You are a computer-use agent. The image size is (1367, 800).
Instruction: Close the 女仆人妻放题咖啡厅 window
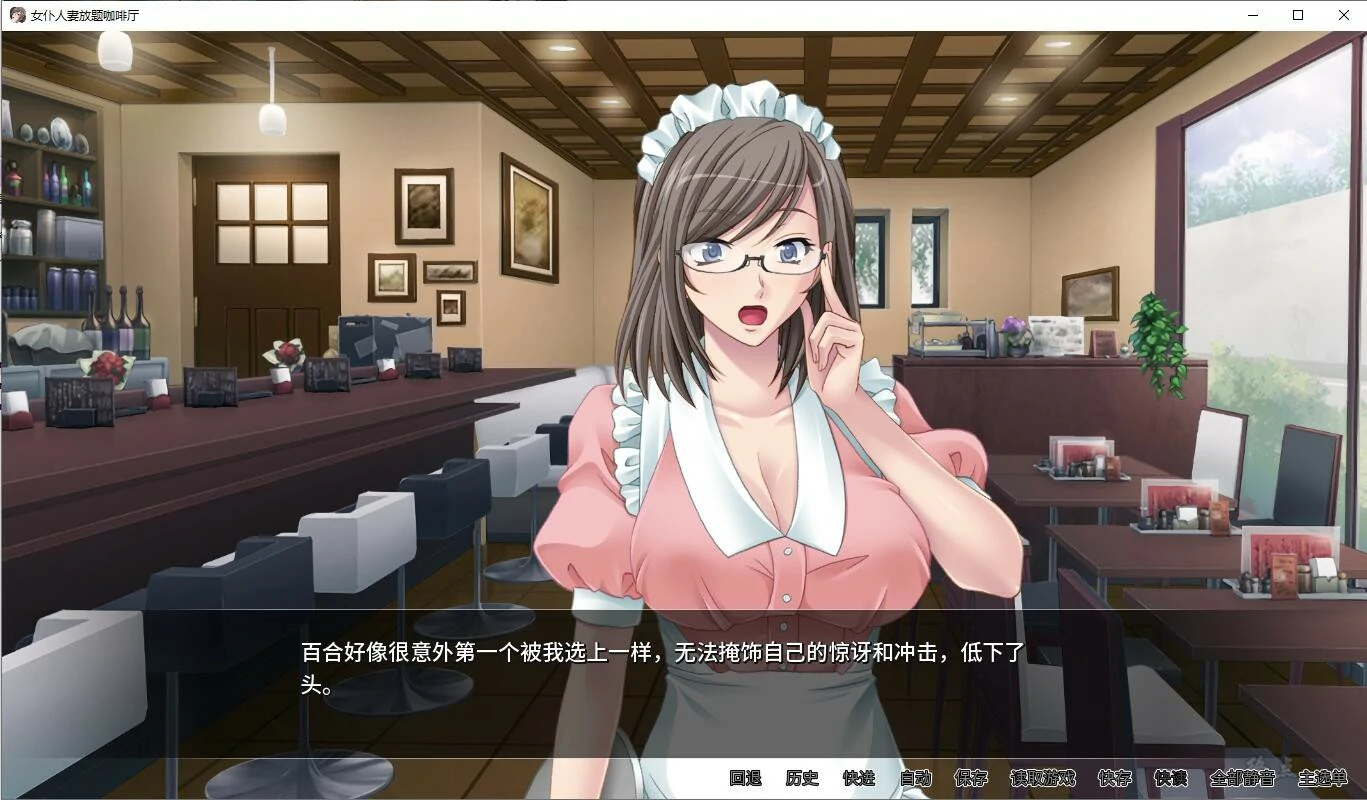1343,14
